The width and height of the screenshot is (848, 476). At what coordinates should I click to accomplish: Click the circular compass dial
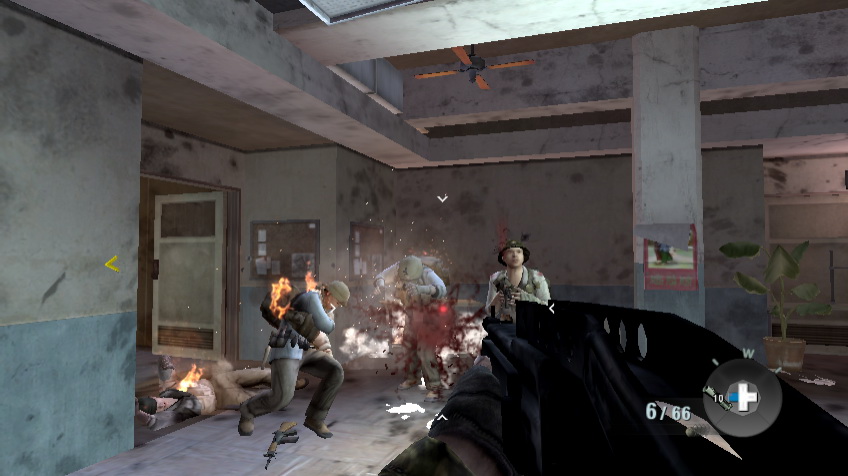742,397
